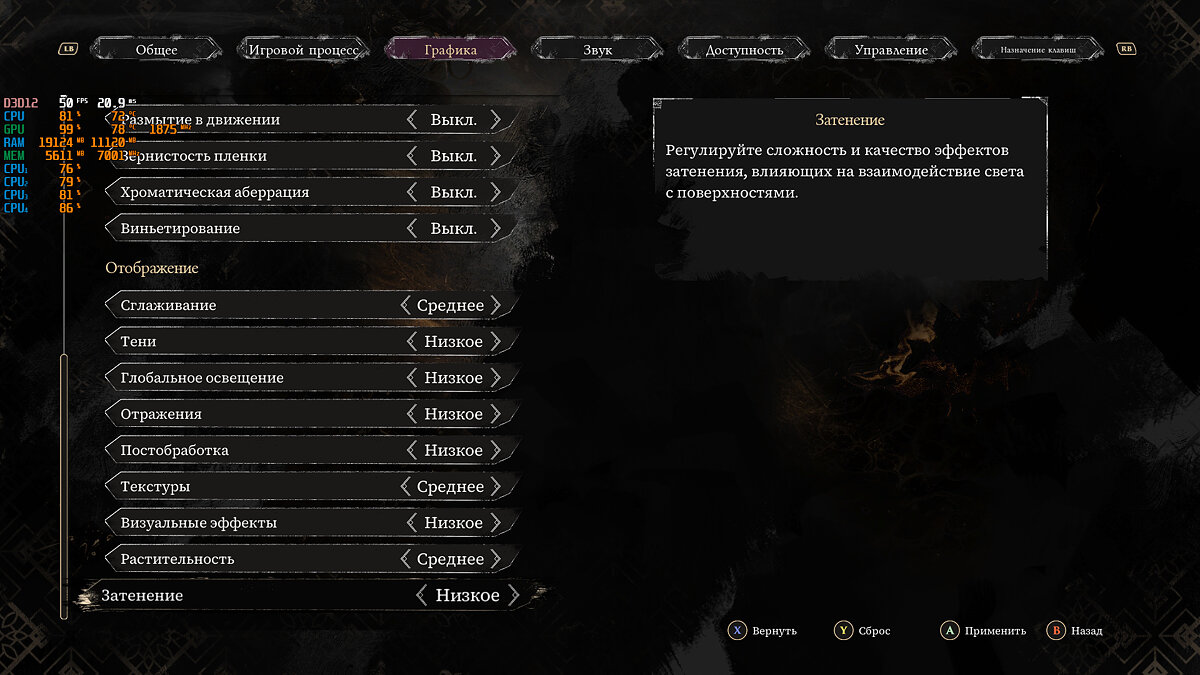Go back with the Назад button
This screenshot has width=1200, height=675.
pyautogui.click(x=1075, y=631)
